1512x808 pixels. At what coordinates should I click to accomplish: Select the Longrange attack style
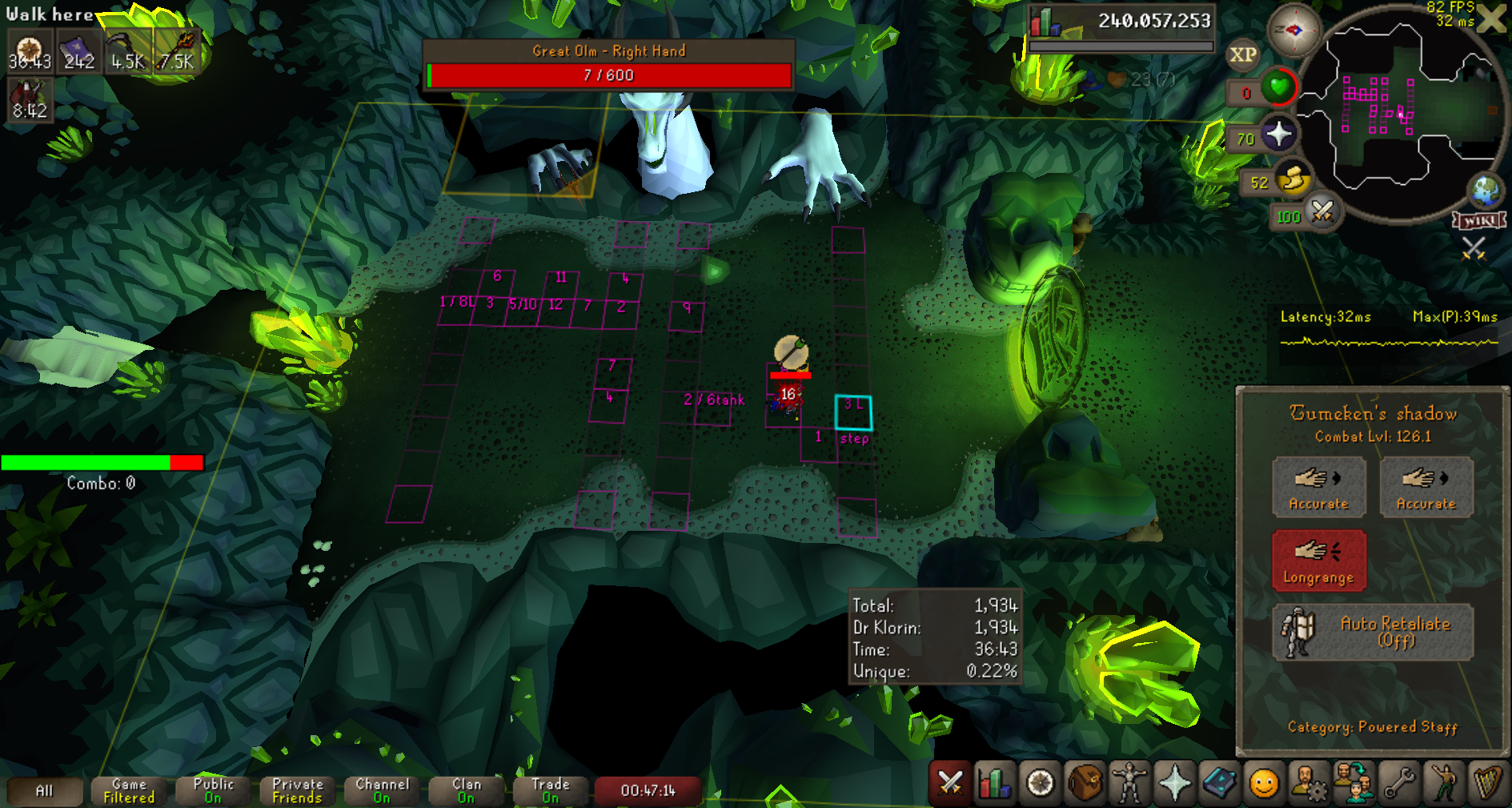[x=1318, y=561]
